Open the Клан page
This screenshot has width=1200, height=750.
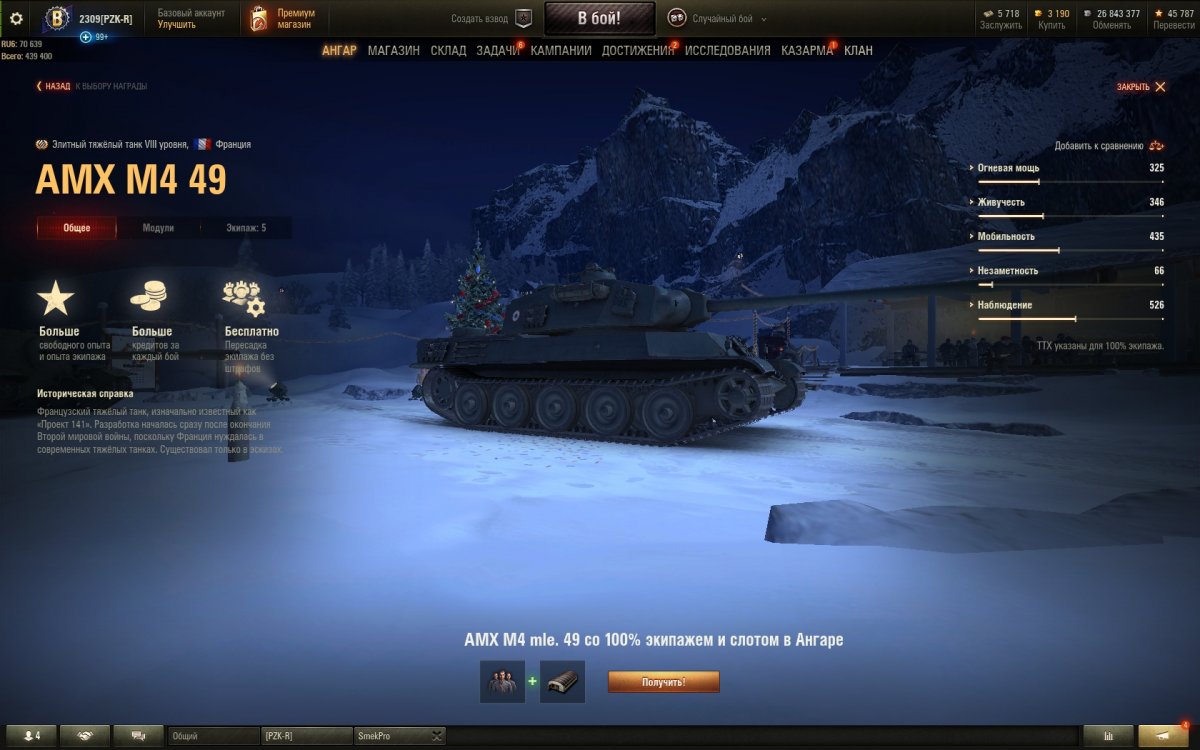pyautogui.click(x=858, y=50)
